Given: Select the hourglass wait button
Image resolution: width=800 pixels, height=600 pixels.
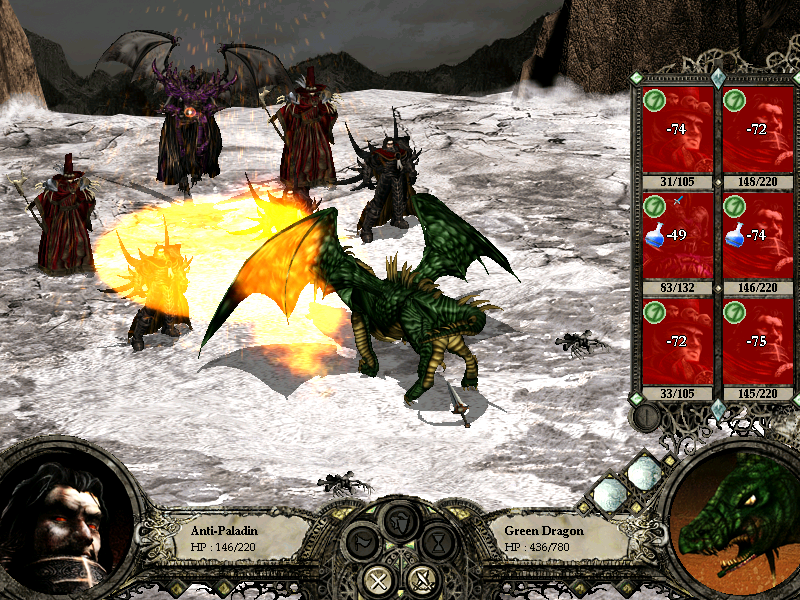Looking at the screenshot, I should pos(438,545).
